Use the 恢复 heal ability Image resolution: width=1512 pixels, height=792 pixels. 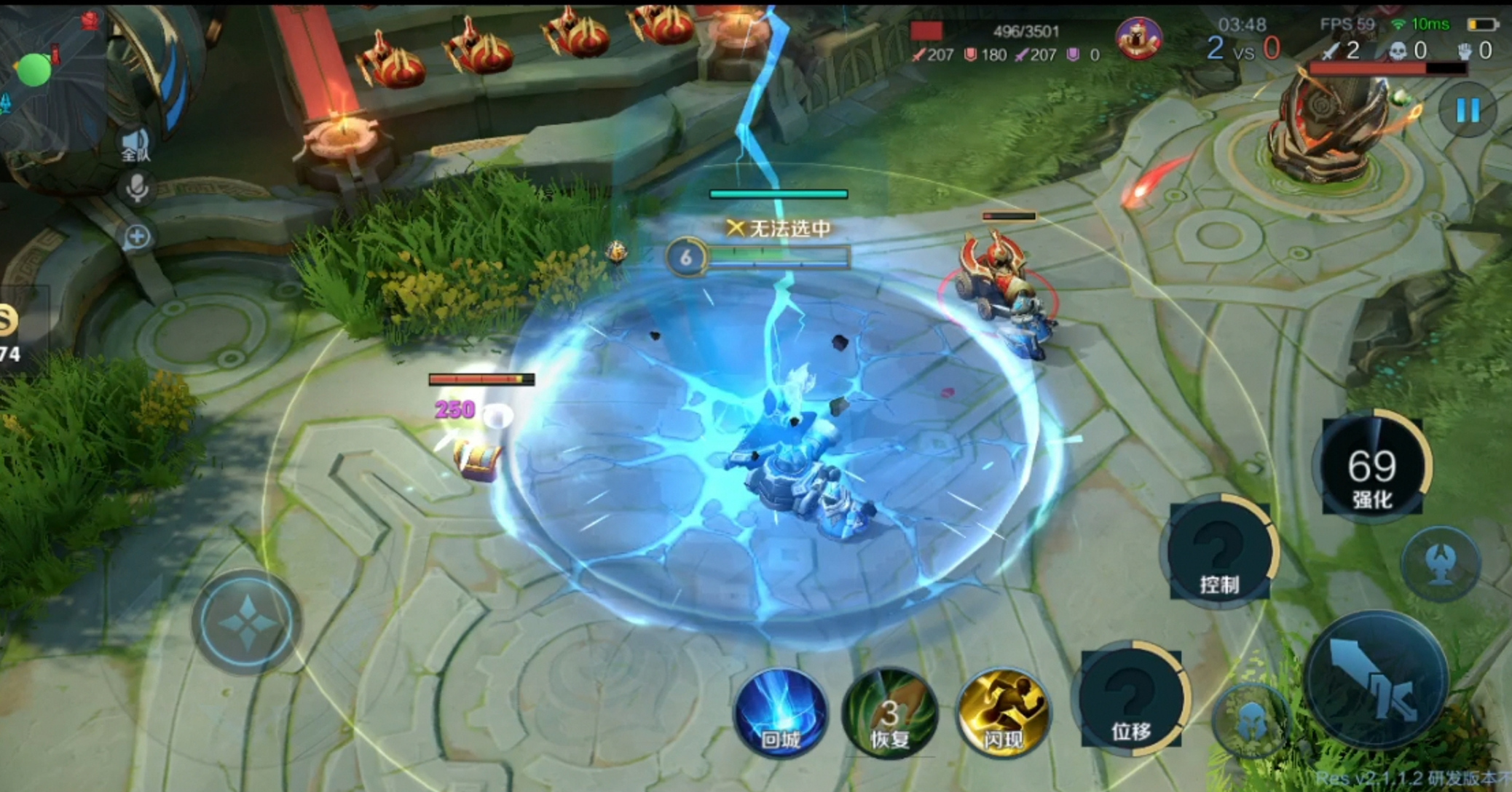890,715
